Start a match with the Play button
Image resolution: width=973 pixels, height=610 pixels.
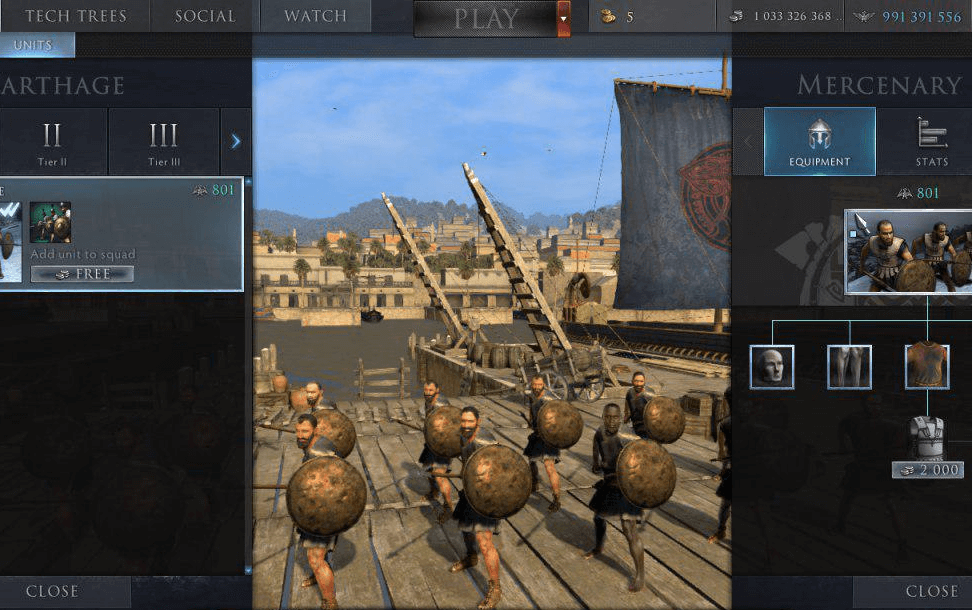(x=486, y=18)
